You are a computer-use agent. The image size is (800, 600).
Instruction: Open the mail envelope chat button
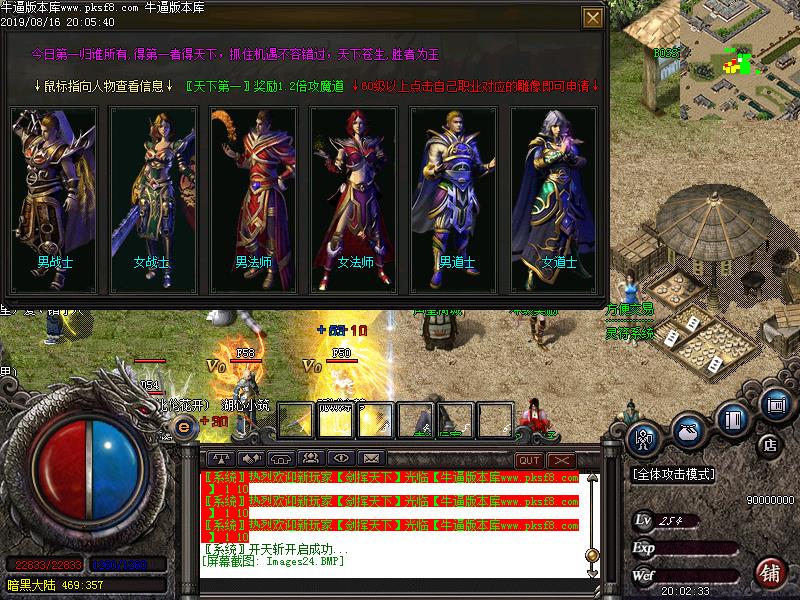[x=370, y=458]
